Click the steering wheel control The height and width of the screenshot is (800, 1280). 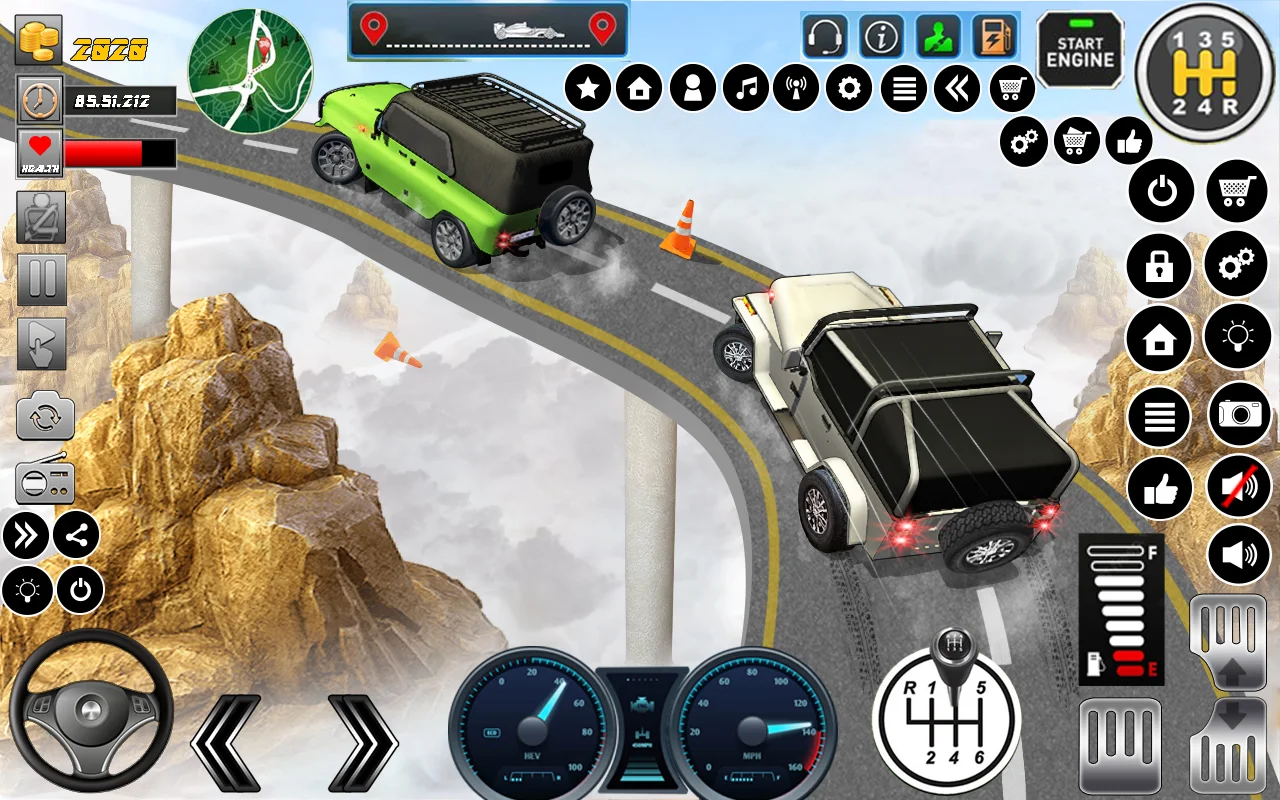pyautogui.click(x=90, y=712)
